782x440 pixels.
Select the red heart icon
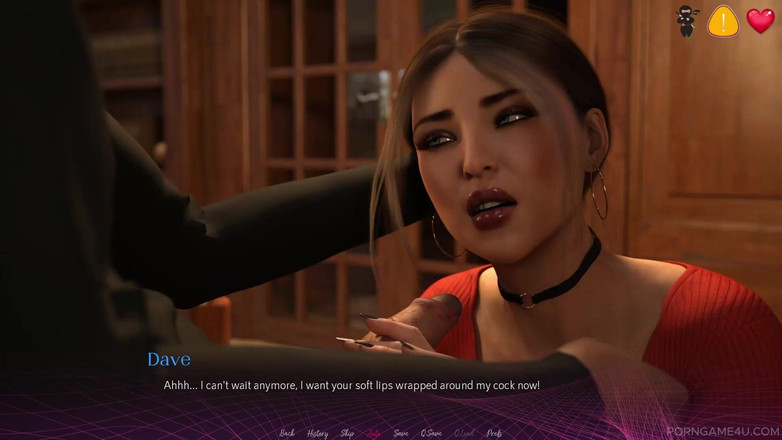click(760, 21)
